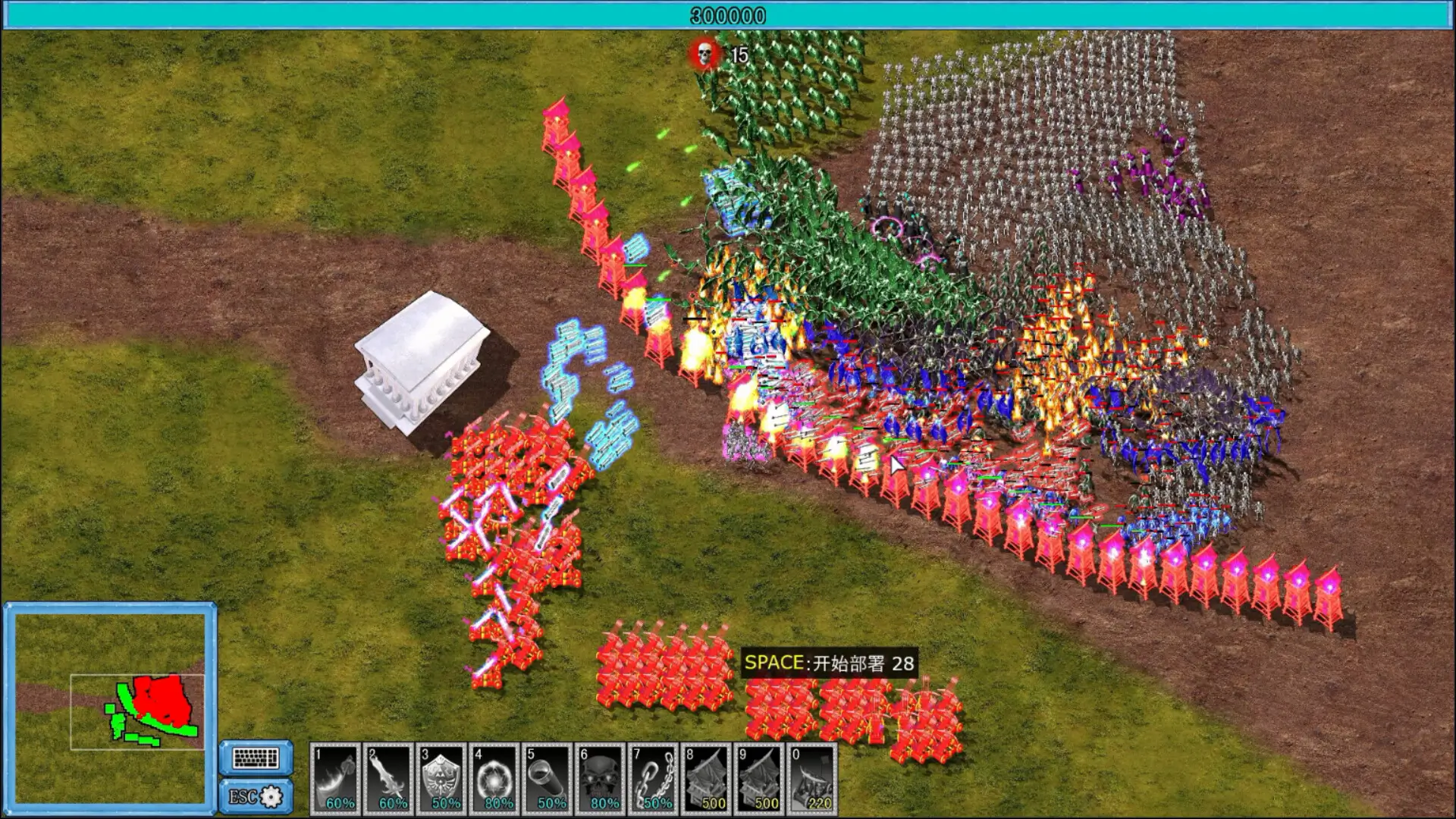Image resolution: width=1456 pixels, height=819 pixels.
Task: Open the ESC settings gear menu
Action: 256,796
